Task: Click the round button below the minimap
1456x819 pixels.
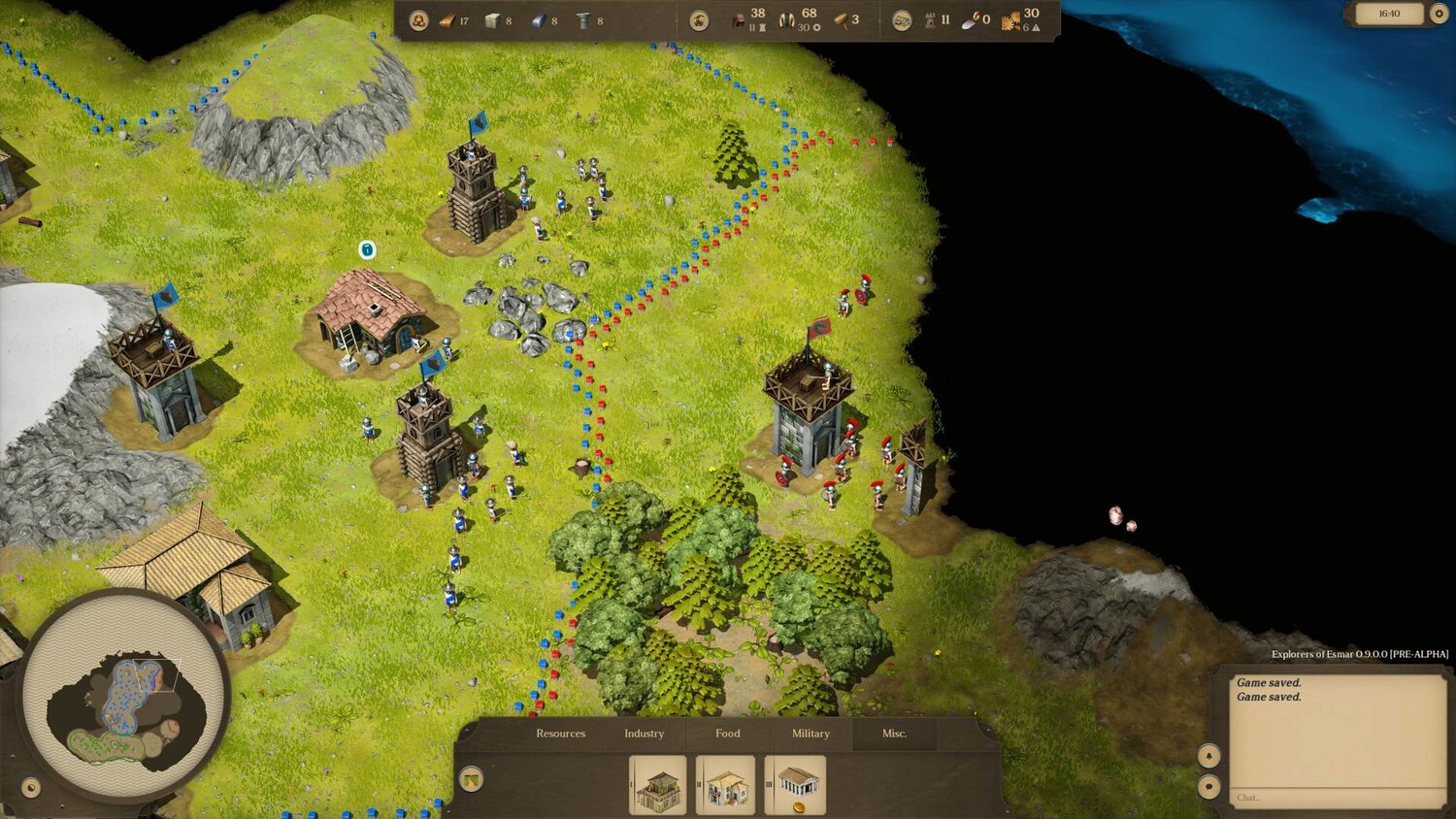Action: click(30, 787)
